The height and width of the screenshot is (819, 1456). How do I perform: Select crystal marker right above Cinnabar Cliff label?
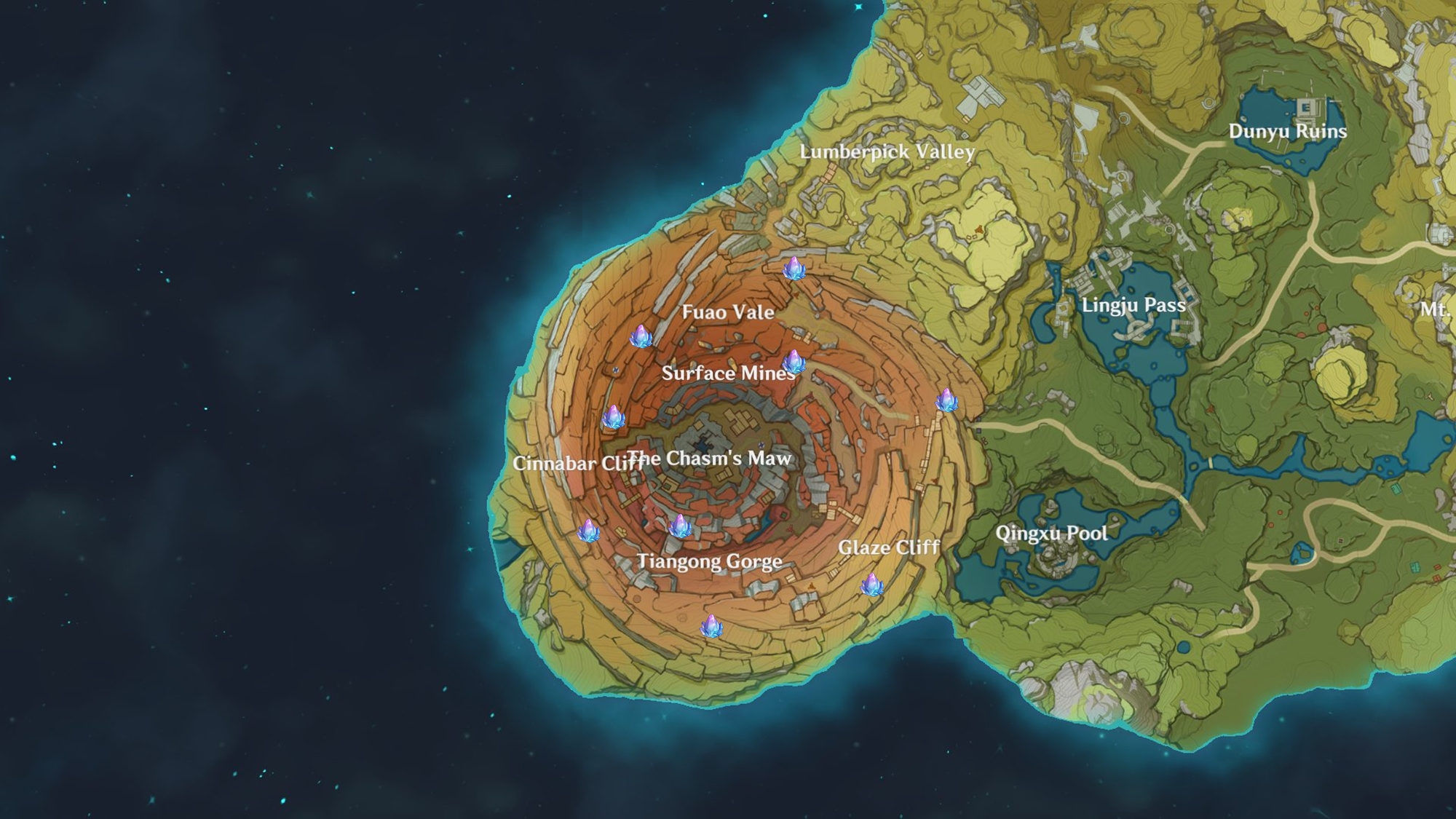tap(613, 417)
